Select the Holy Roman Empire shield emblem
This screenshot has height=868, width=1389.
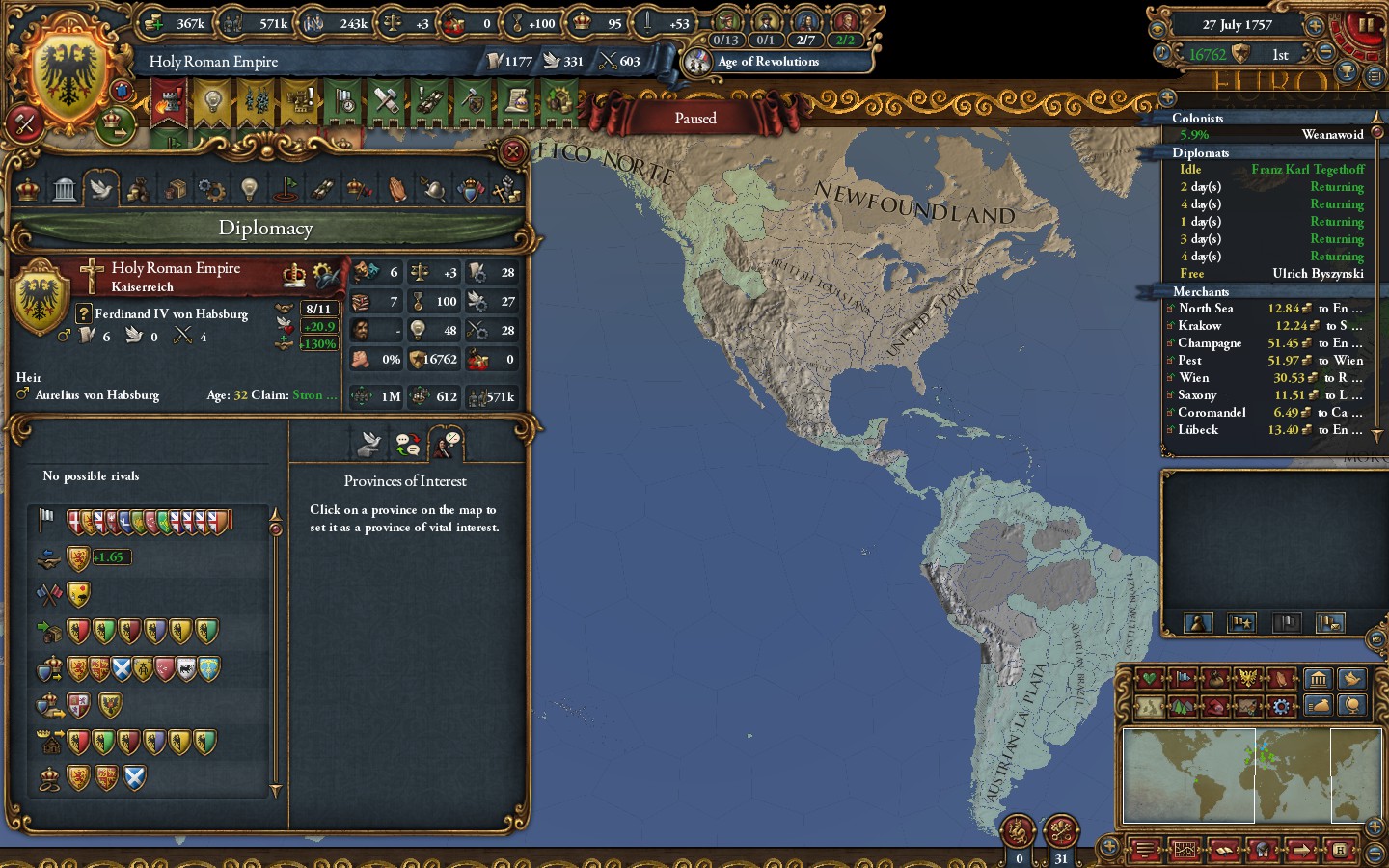68,74
